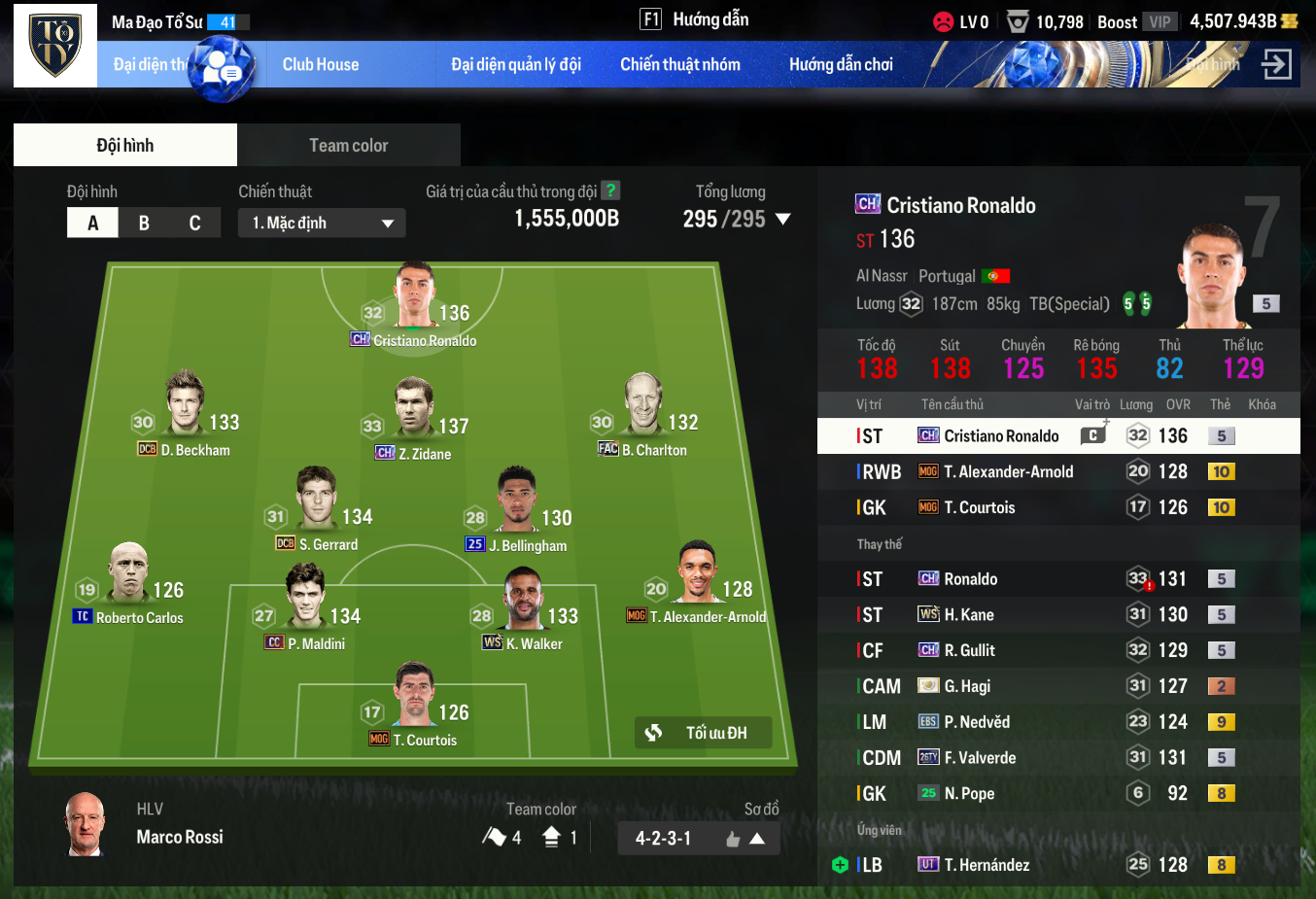Expand the Tổng lương salary dropdown
Viewport: 1316px width, 899px height.
point(782,220)
